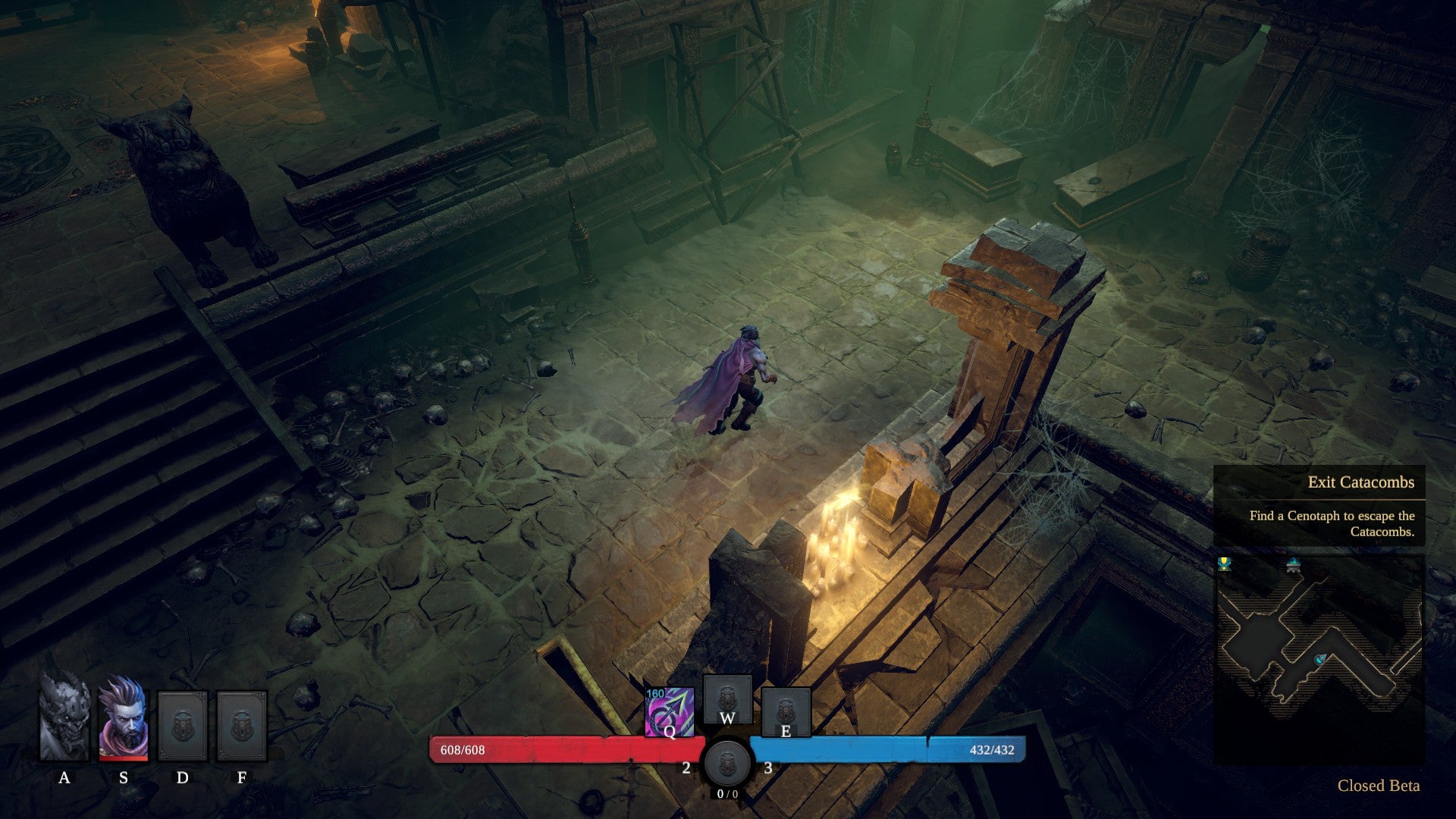
Task: Click the catacombs minimap
Action: click(x=1319, y=658)
